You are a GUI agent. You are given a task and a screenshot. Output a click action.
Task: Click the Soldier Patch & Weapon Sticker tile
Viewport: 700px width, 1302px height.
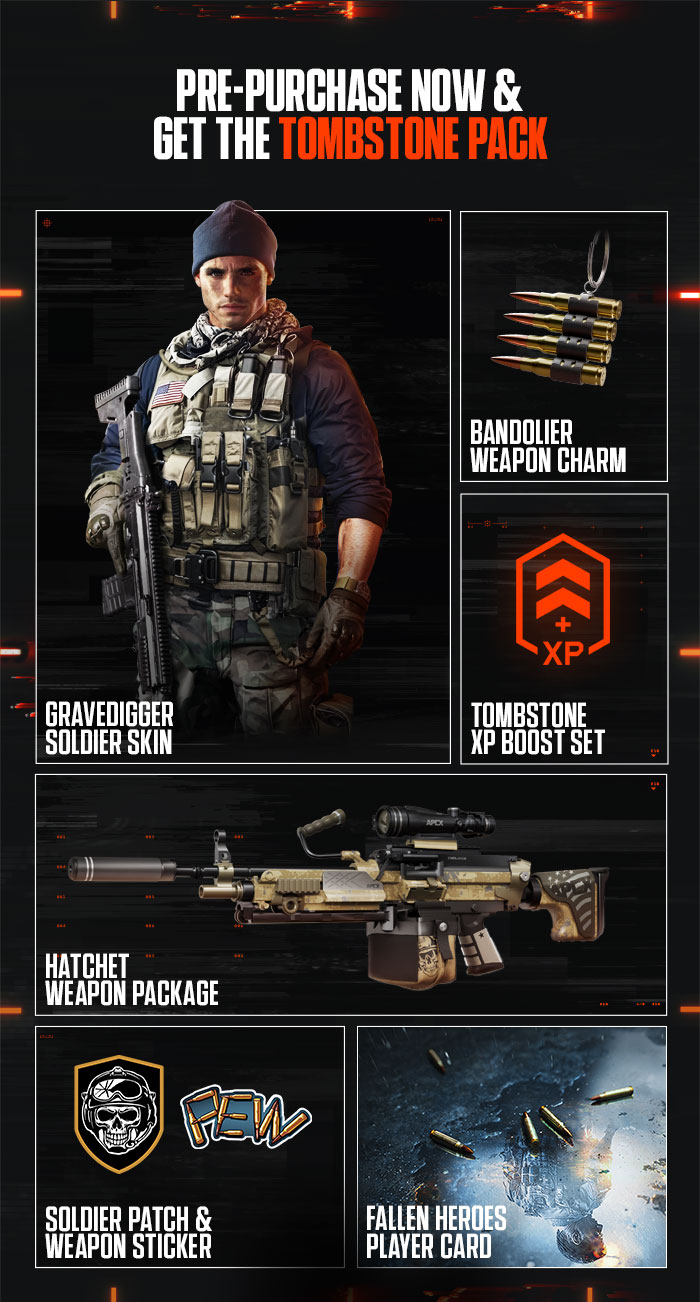pyautogui.click(x=190, y=1146)
